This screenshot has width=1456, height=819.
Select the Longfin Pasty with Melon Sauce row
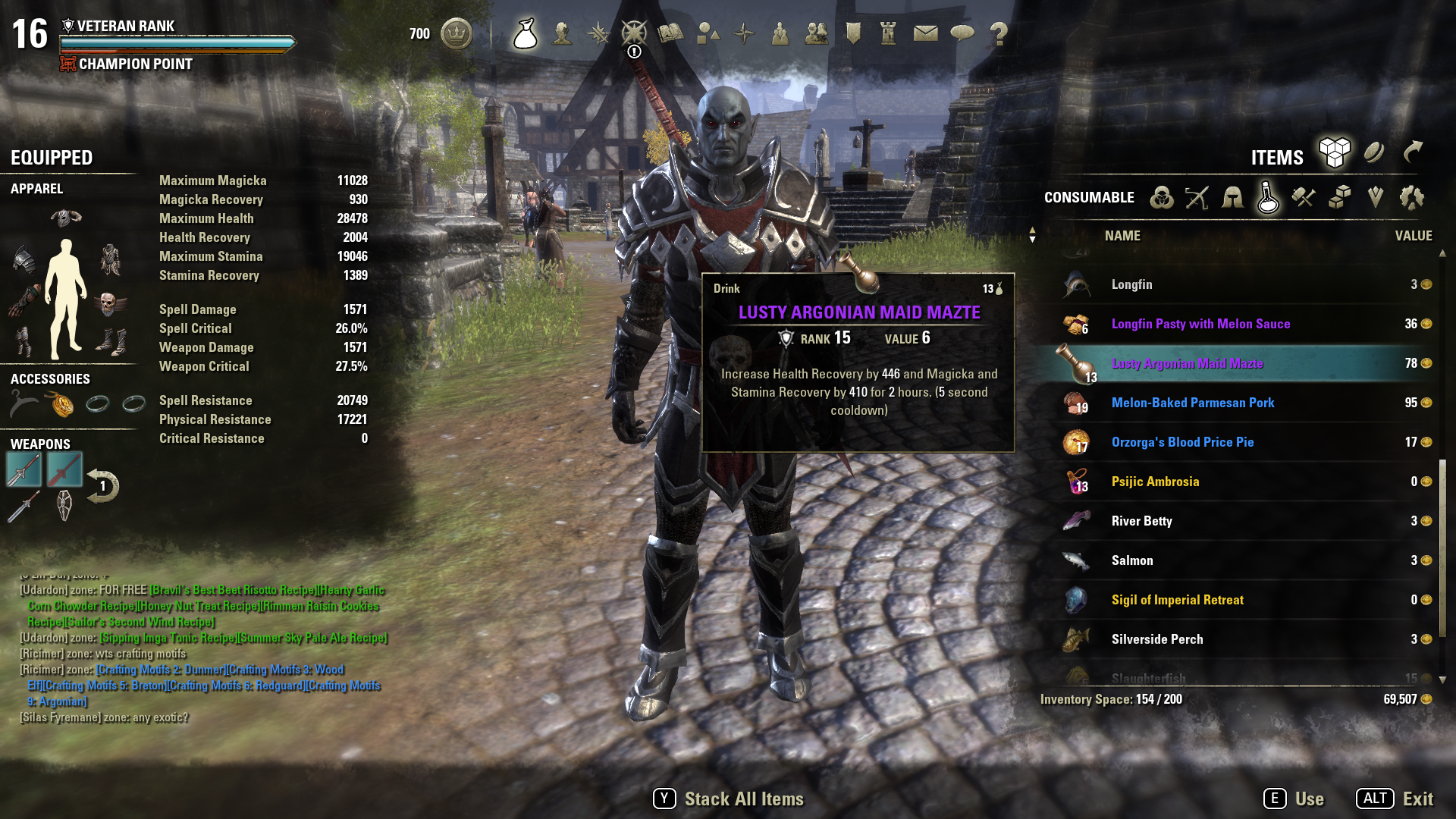point(1200,324)
